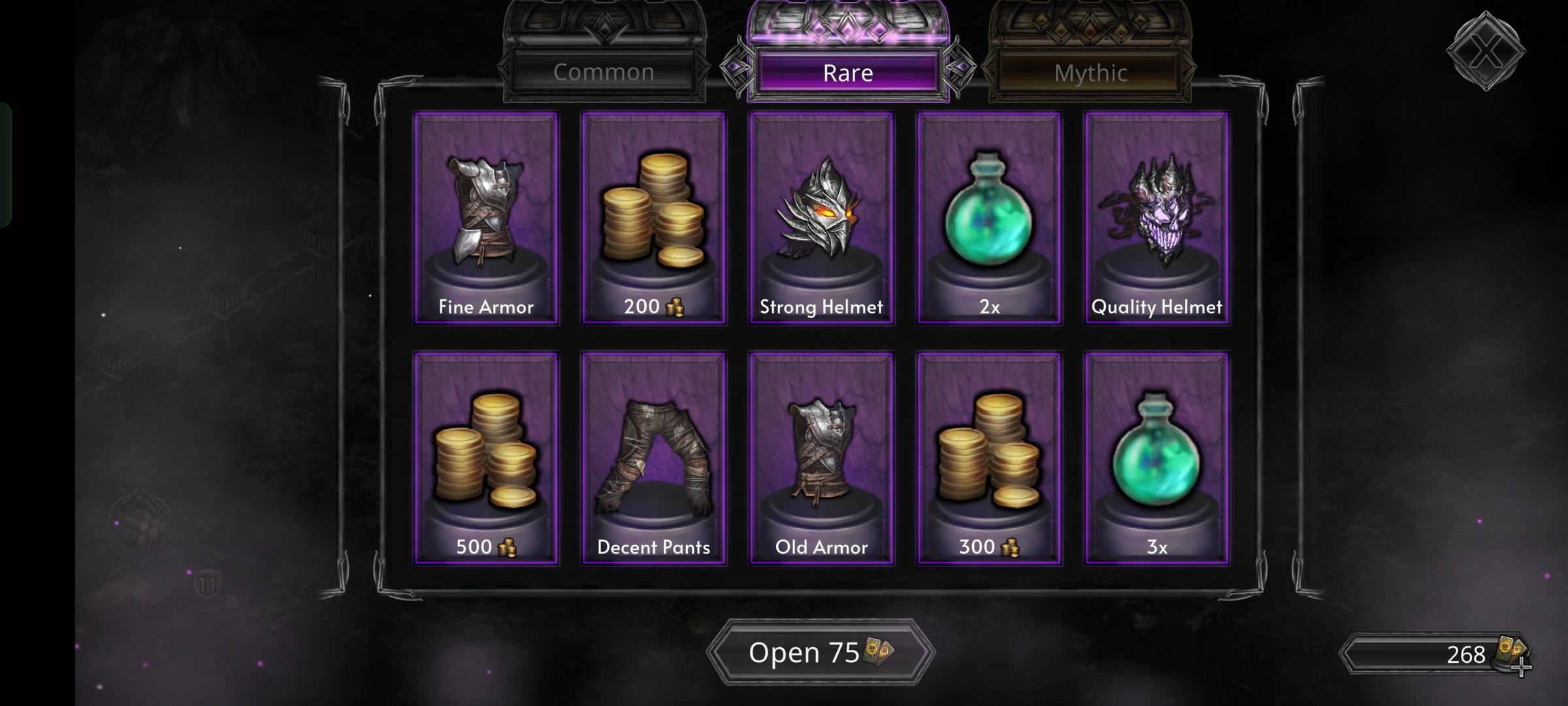Click the 2x green potion reward
Screen dimensions: 1568x706
pyautogui.click(x=988, y=216)
